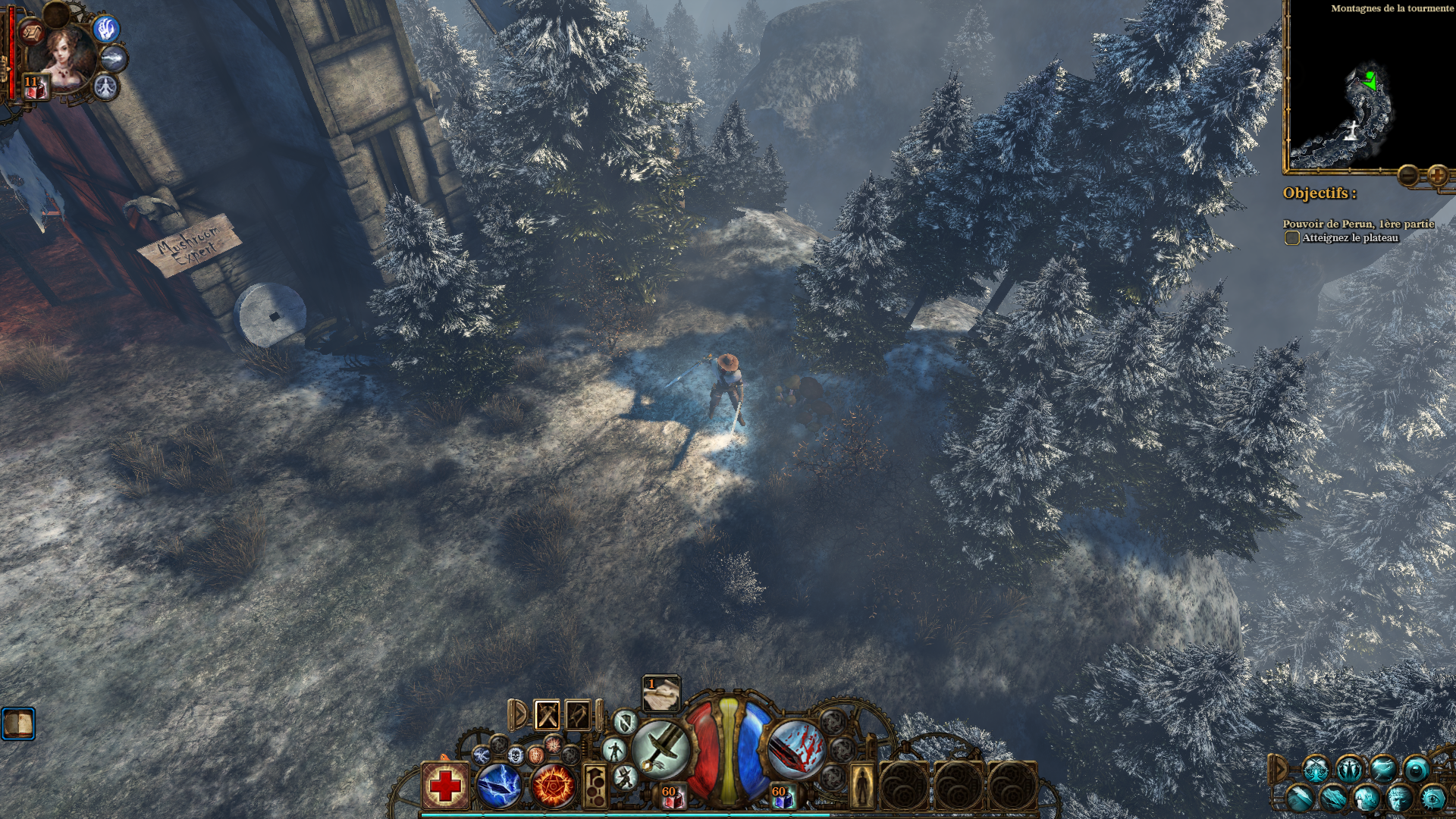Zoom out the minimap with the minus button
This screenshot has height=819, width=1456.
click(1409, 176)
